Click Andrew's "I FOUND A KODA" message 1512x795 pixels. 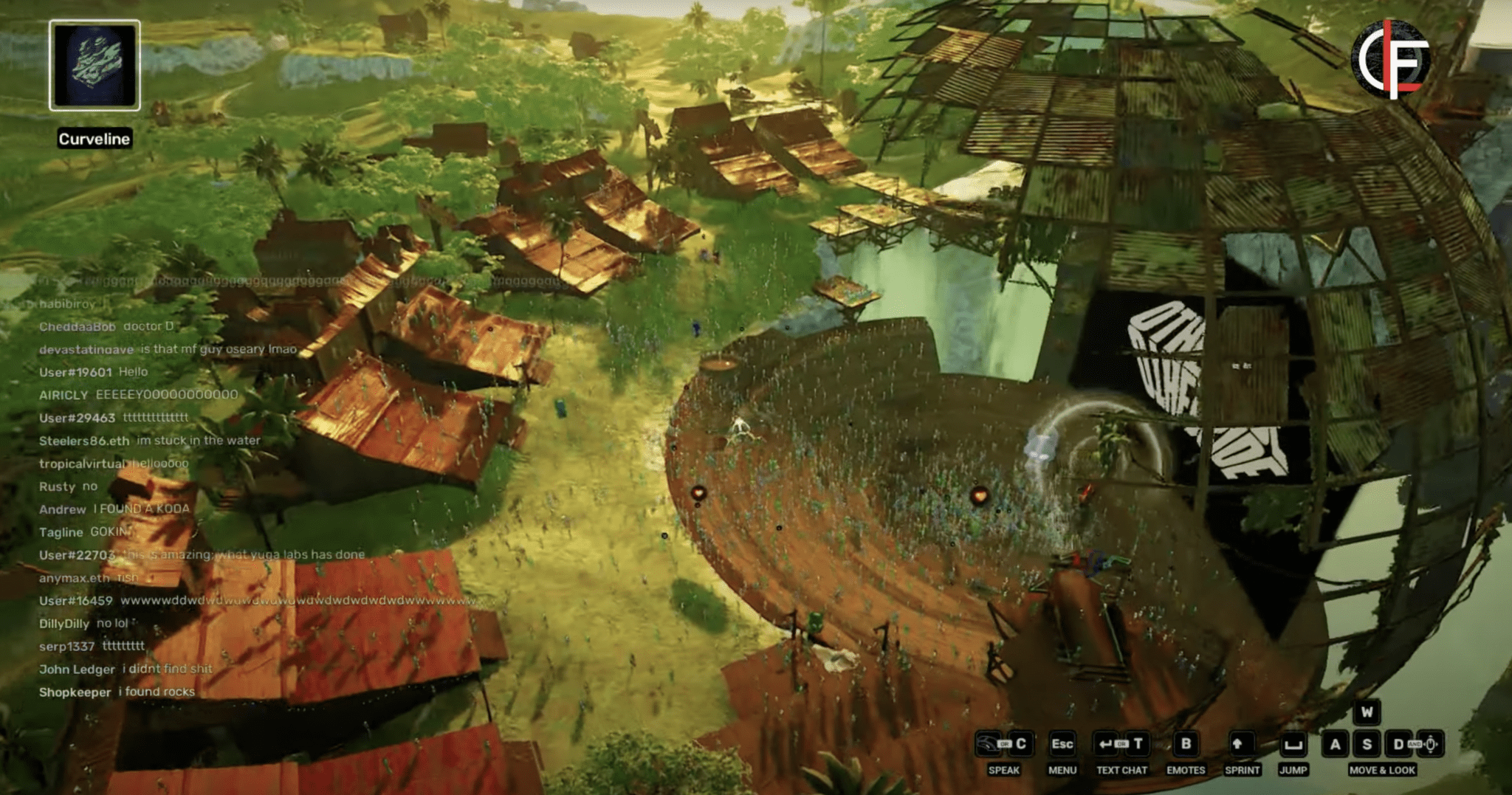pyautogui.click(x=114, y=509)
